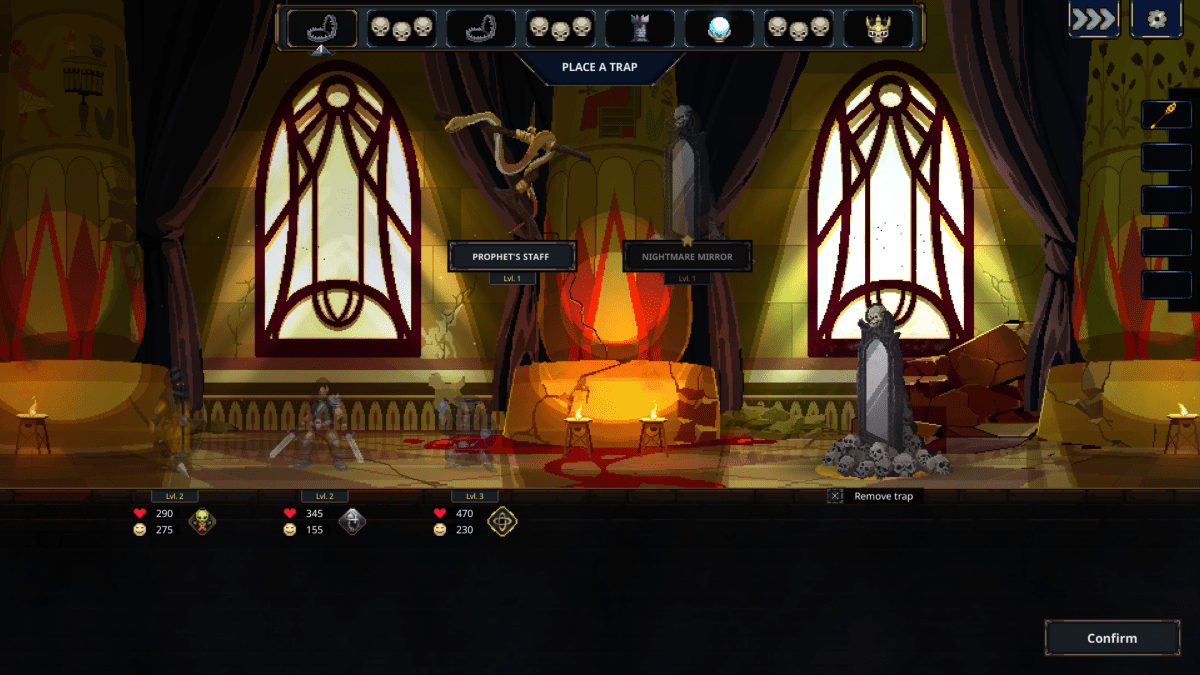The height and width of the screenshot is (675, 1200).
Task: Confirm the trap placement
Action: [x=1112, y=638]
